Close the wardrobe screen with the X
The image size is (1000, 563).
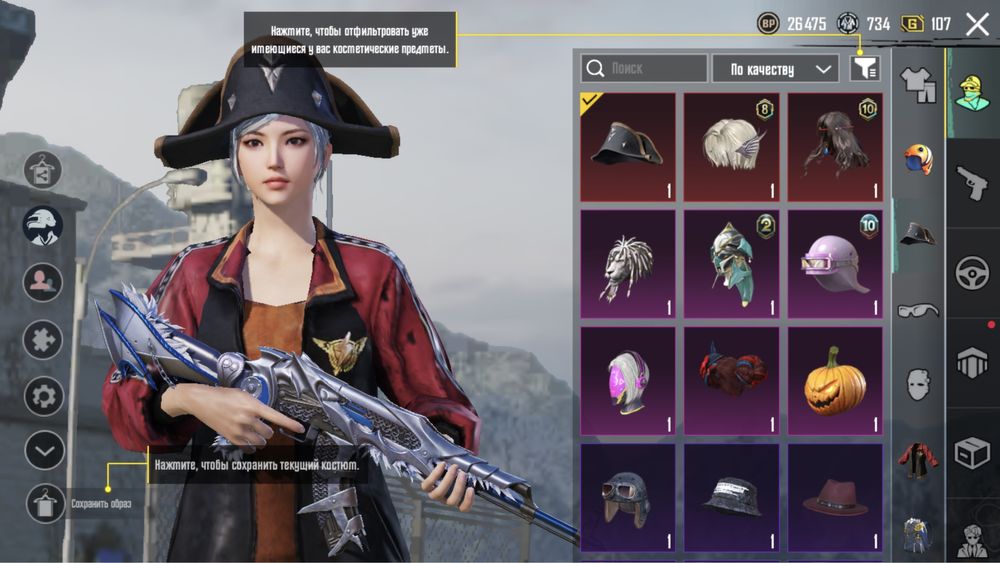(x=977, y=25)
